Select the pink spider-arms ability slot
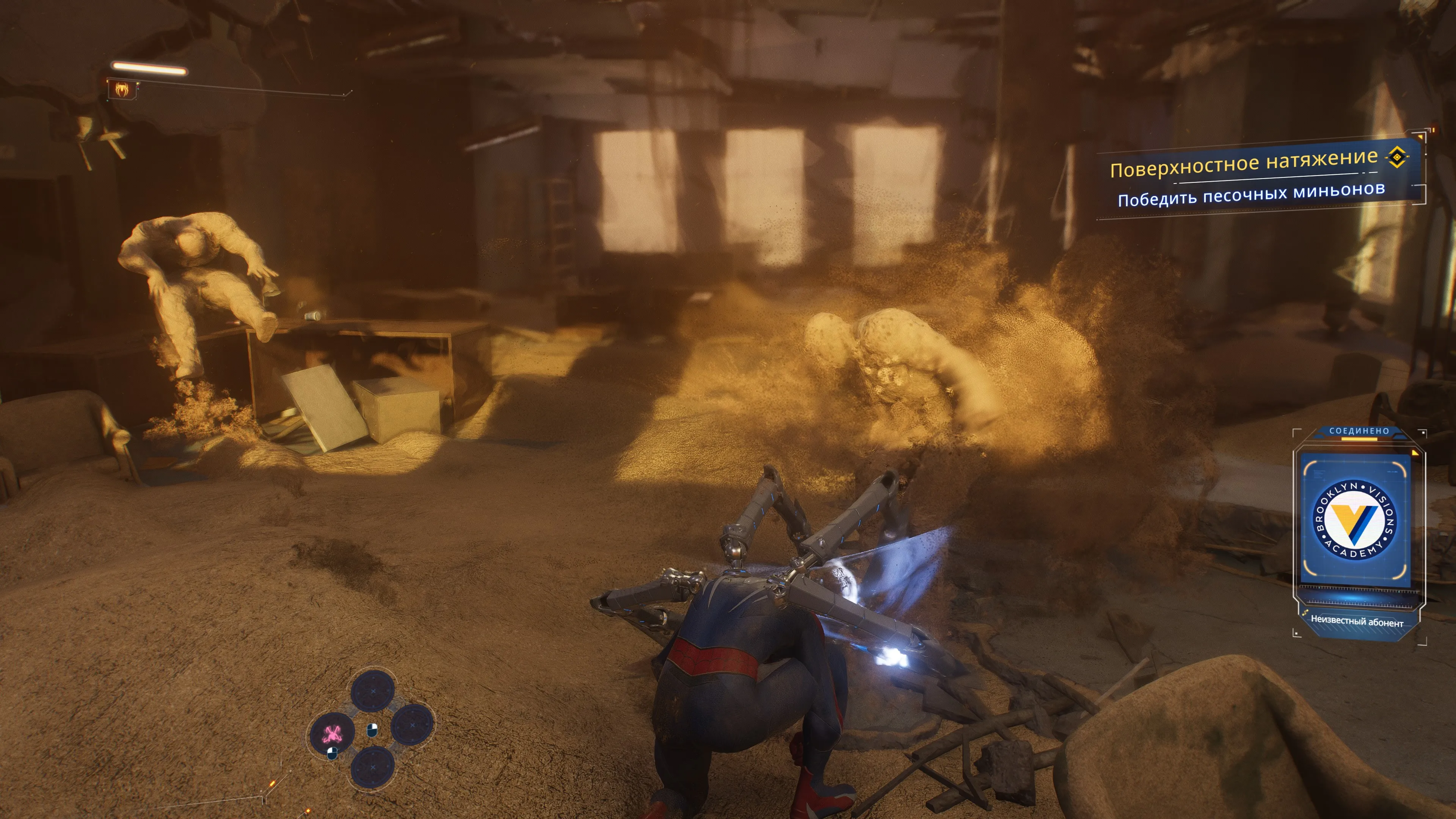The height and width of the screenshot is (819, 1456). pyautogui.click(x=333, y=734)
